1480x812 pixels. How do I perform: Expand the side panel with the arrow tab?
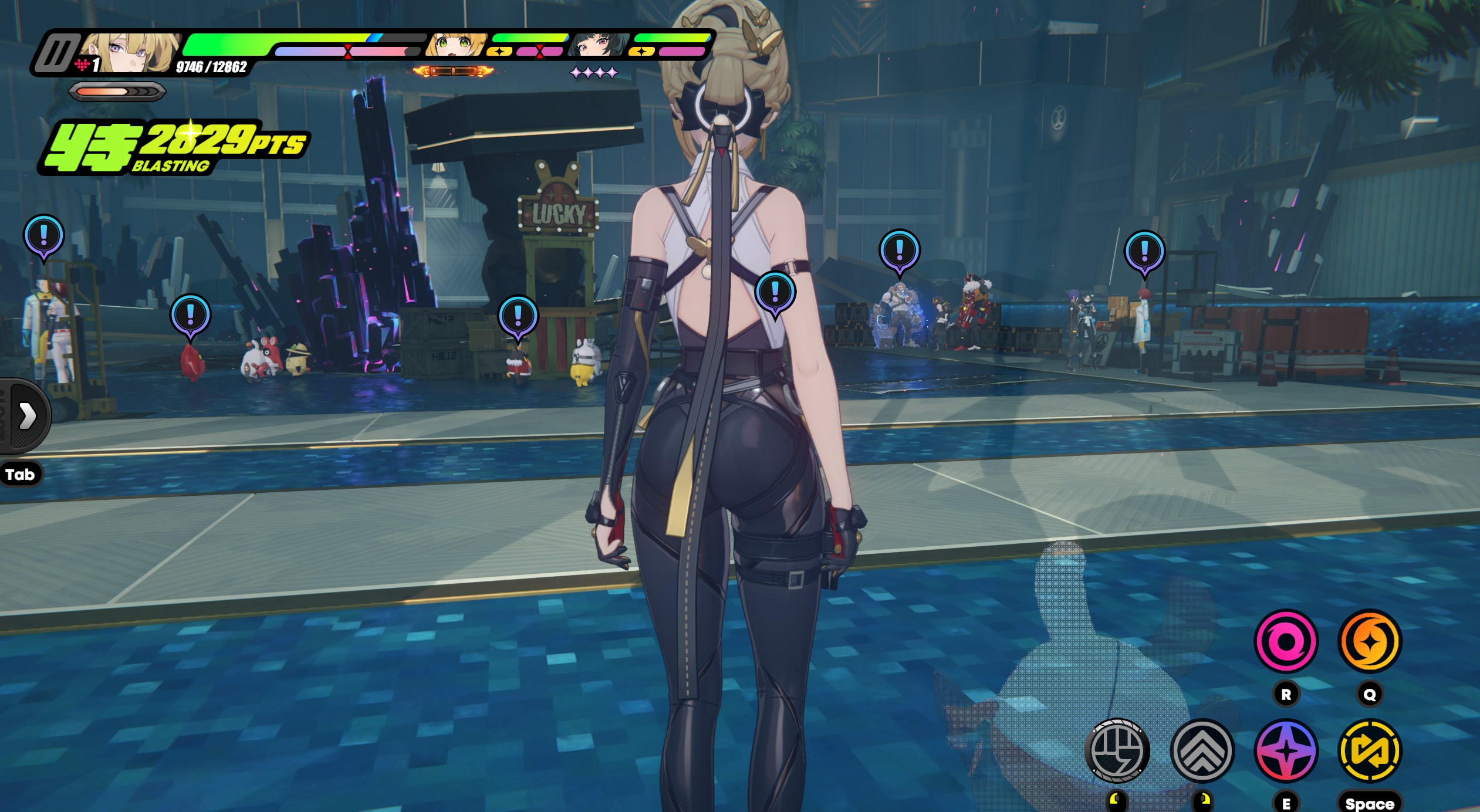(26, 416)
